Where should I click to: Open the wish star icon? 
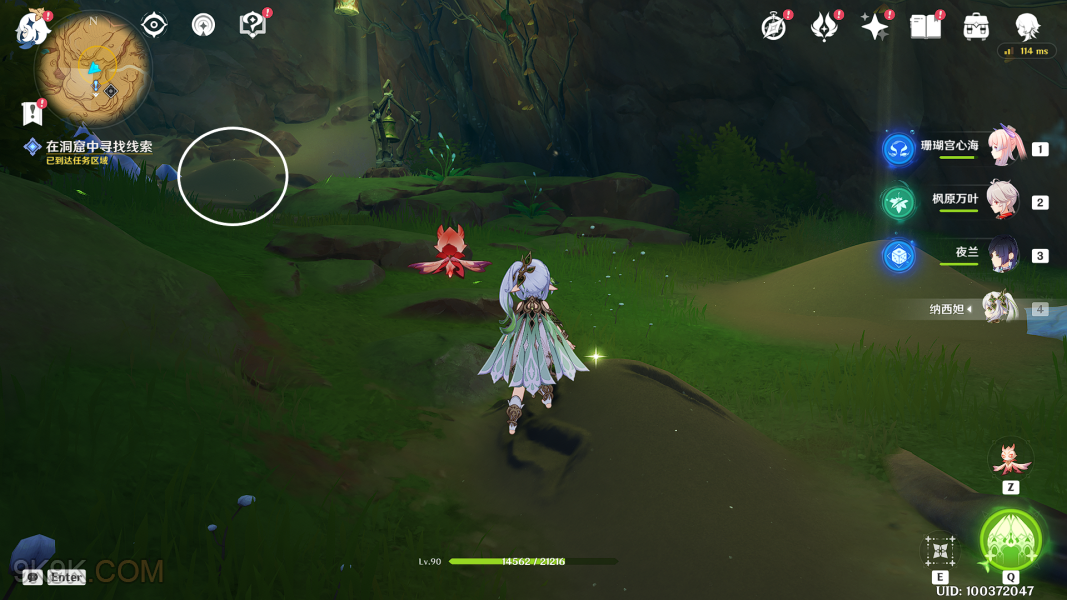click(875, 27)
